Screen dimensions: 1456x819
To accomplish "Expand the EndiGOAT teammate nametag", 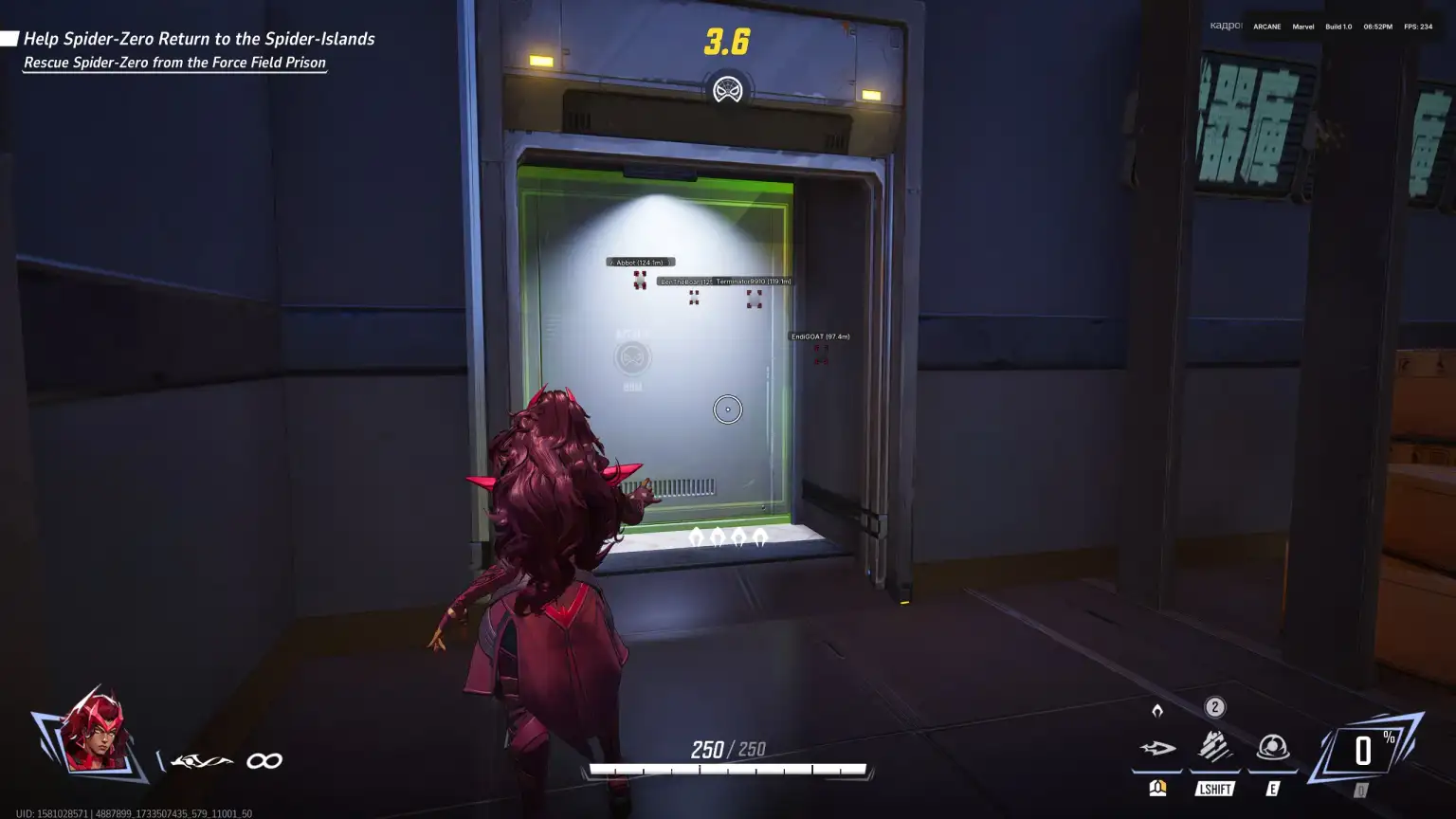I will coord(821,336).
